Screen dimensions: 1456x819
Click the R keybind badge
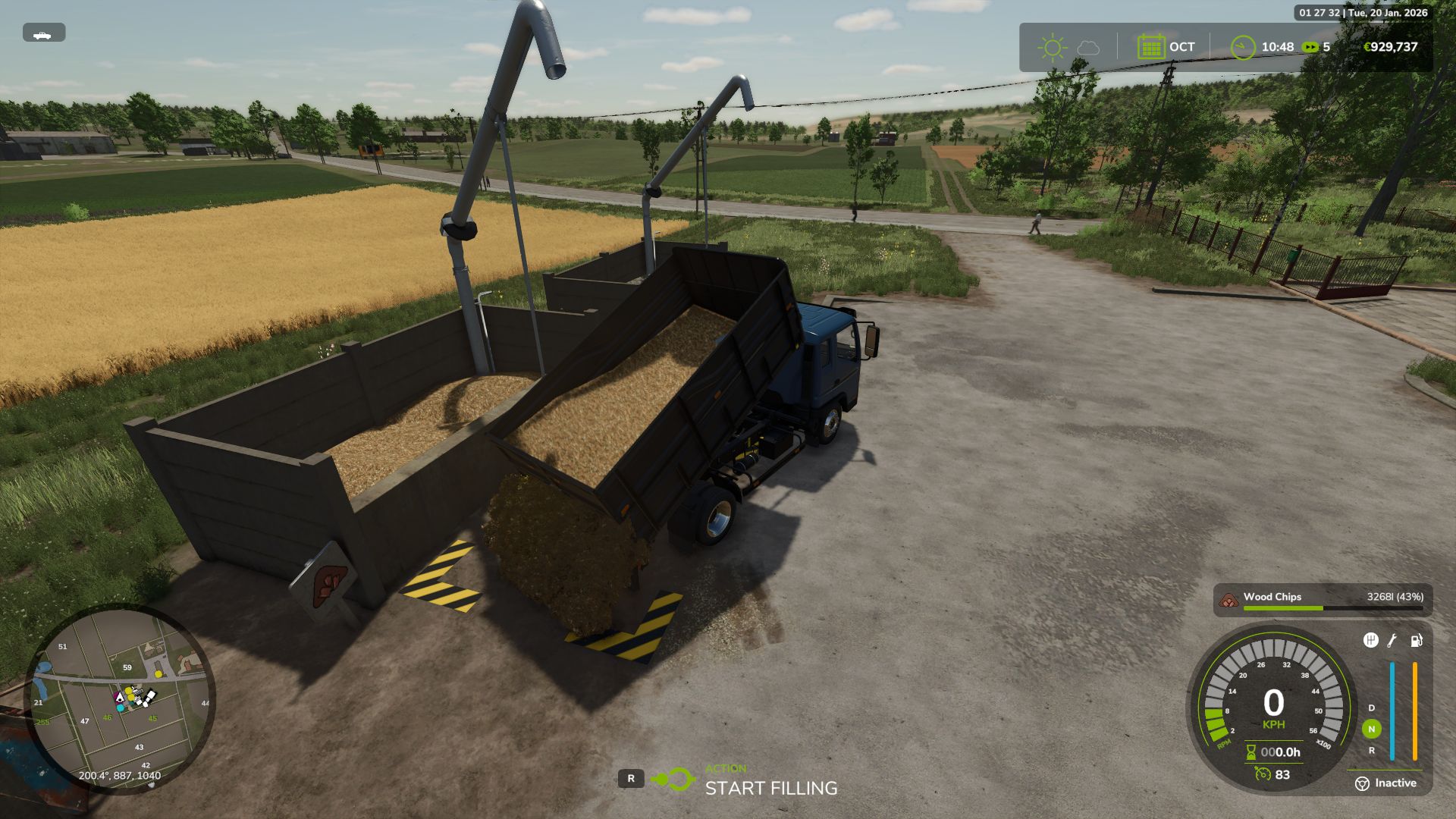[x=630, y=777]
